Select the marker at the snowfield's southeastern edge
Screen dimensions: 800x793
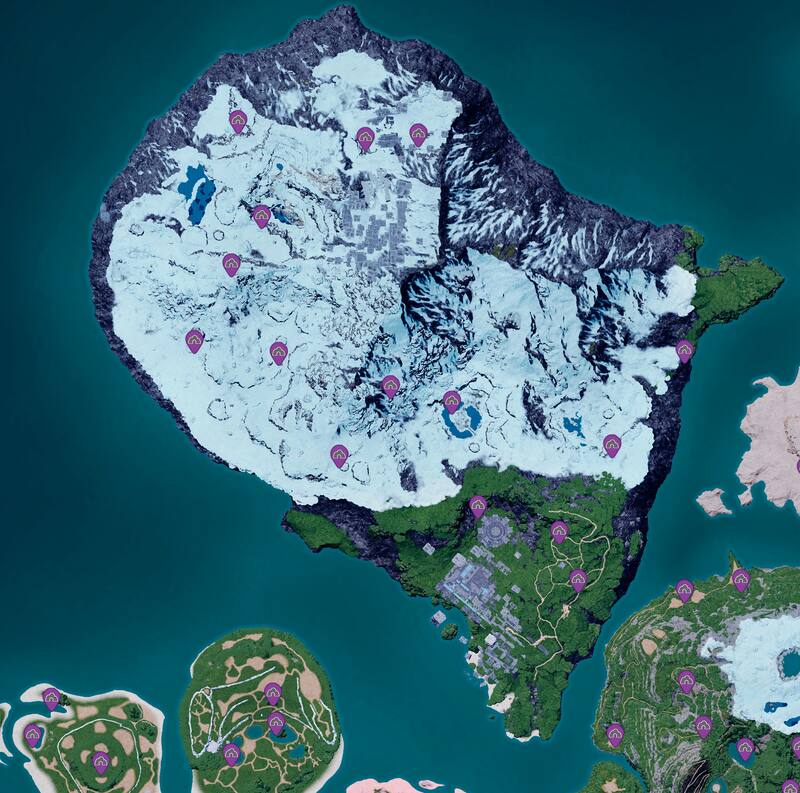pyautogui.click(x=612, y=444)
